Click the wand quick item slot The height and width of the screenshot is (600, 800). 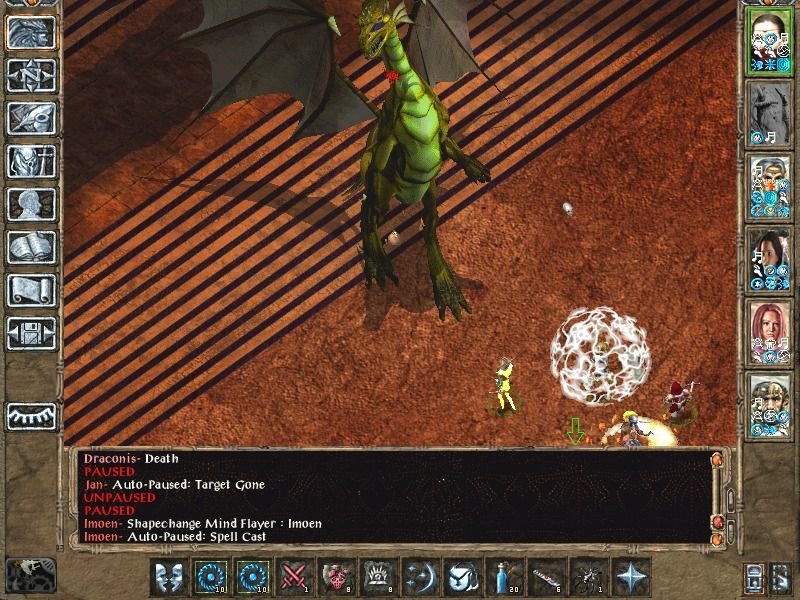pyautogui.click(x=548, y=577)
